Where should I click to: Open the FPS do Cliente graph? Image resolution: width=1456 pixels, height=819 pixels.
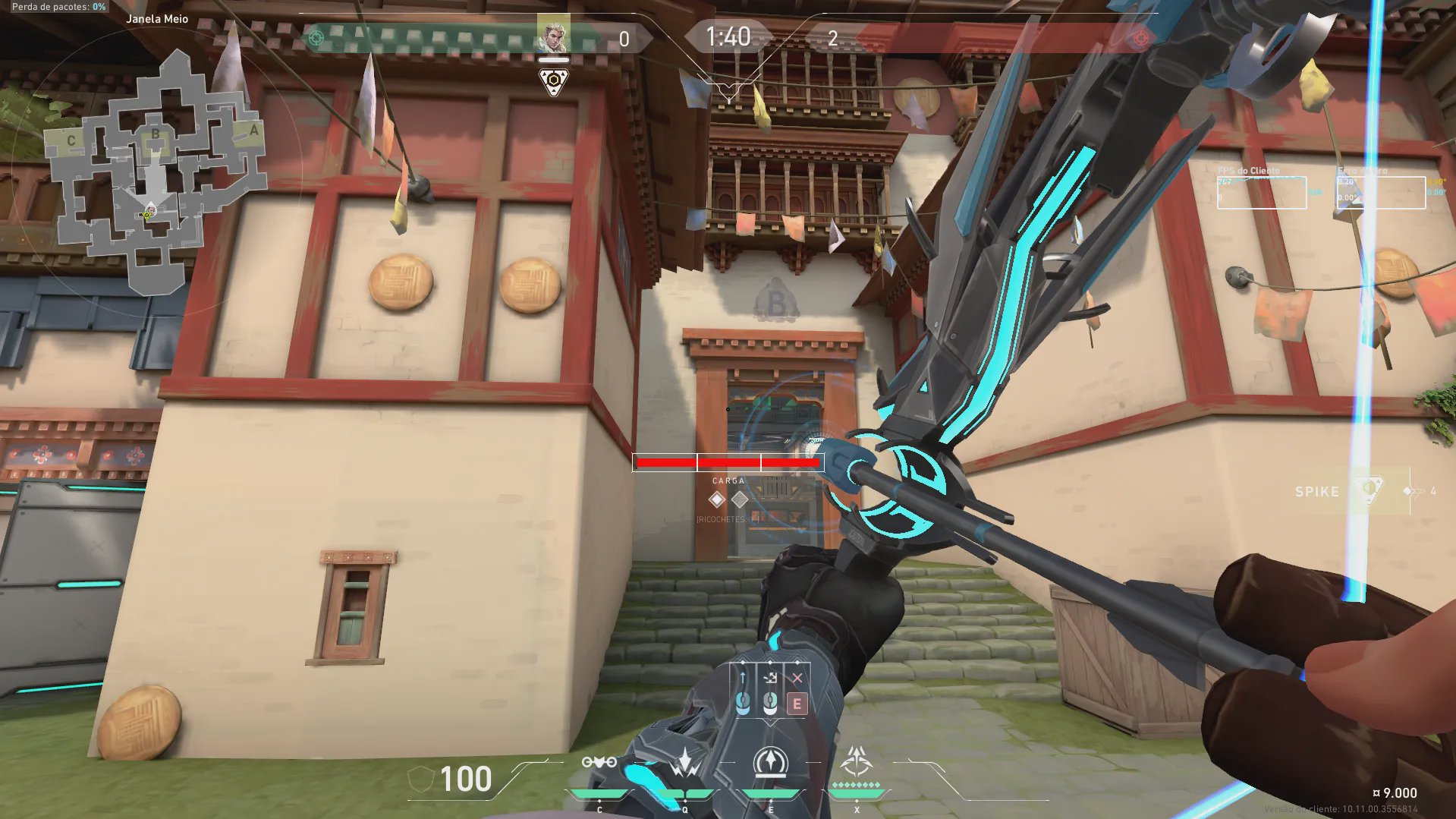tap(1261, 192)
